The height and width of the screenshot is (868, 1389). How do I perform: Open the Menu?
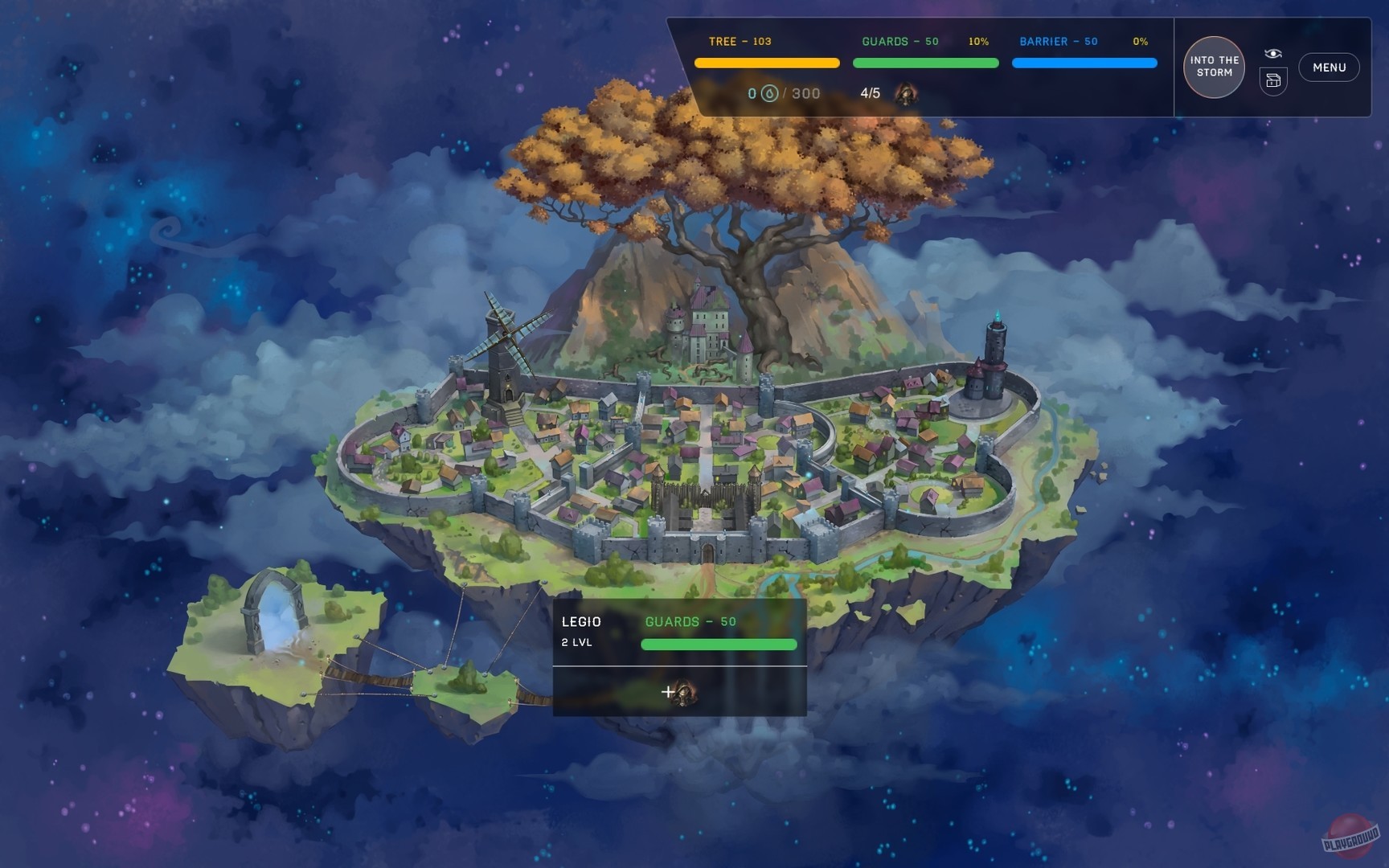pyautogui.click(x=1330, y=68)
